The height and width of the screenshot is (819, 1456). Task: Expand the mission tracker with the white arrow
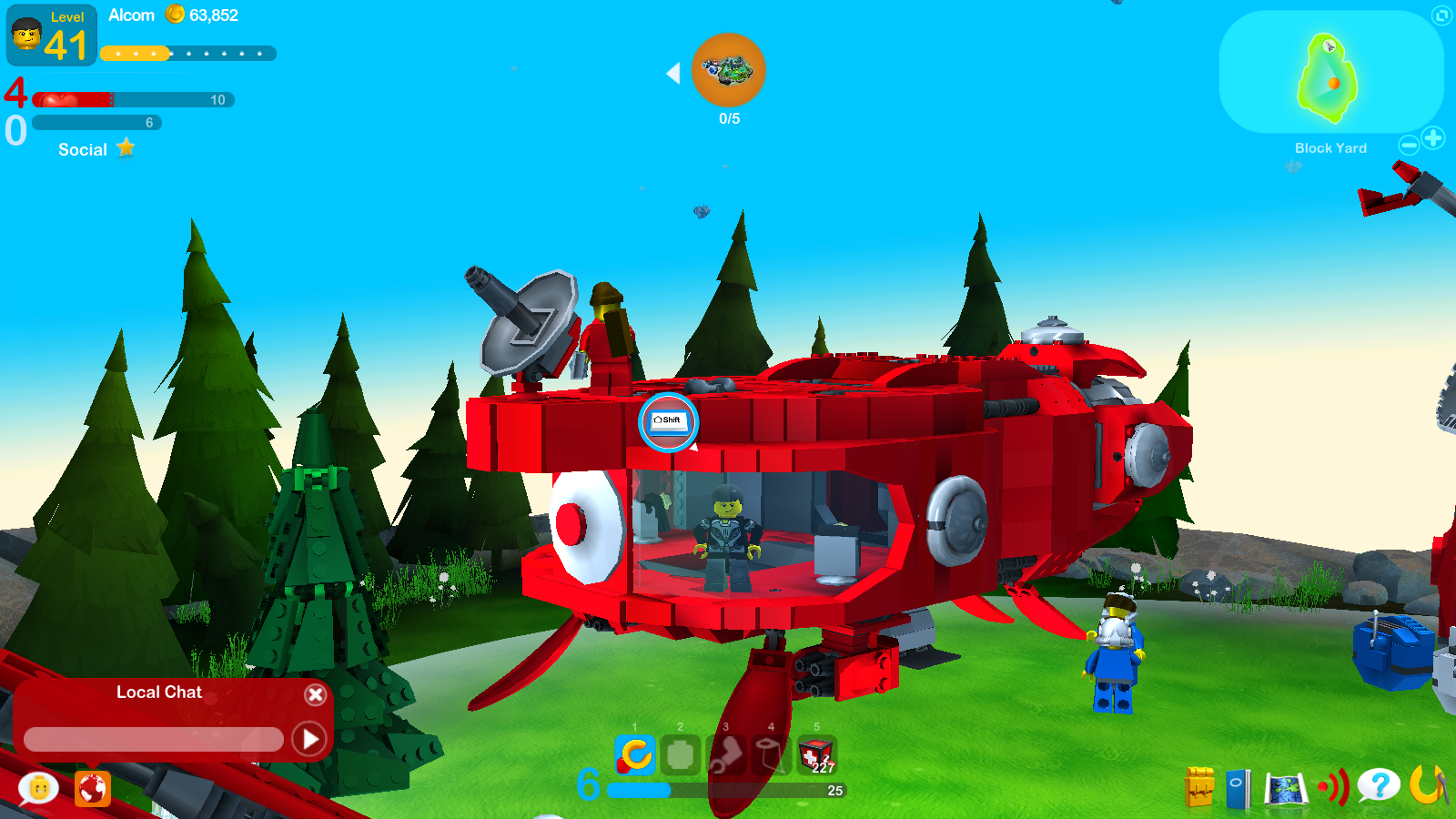673,73
